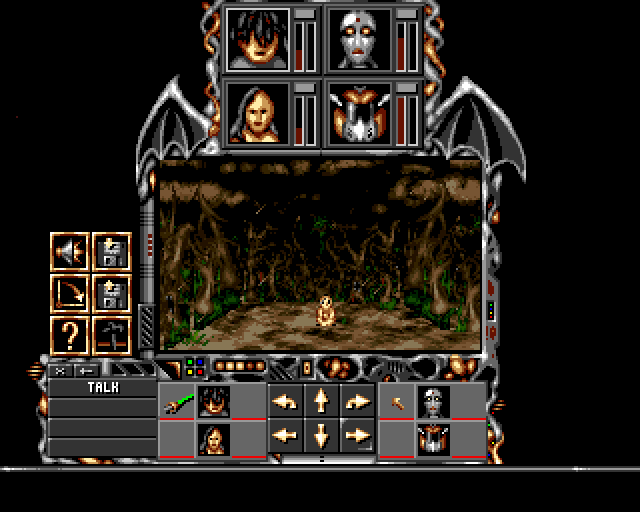The width and height of the screenshot is (640, 512).
Task: Toggle sound with the speaker icon
Action: tap(70, 254)
